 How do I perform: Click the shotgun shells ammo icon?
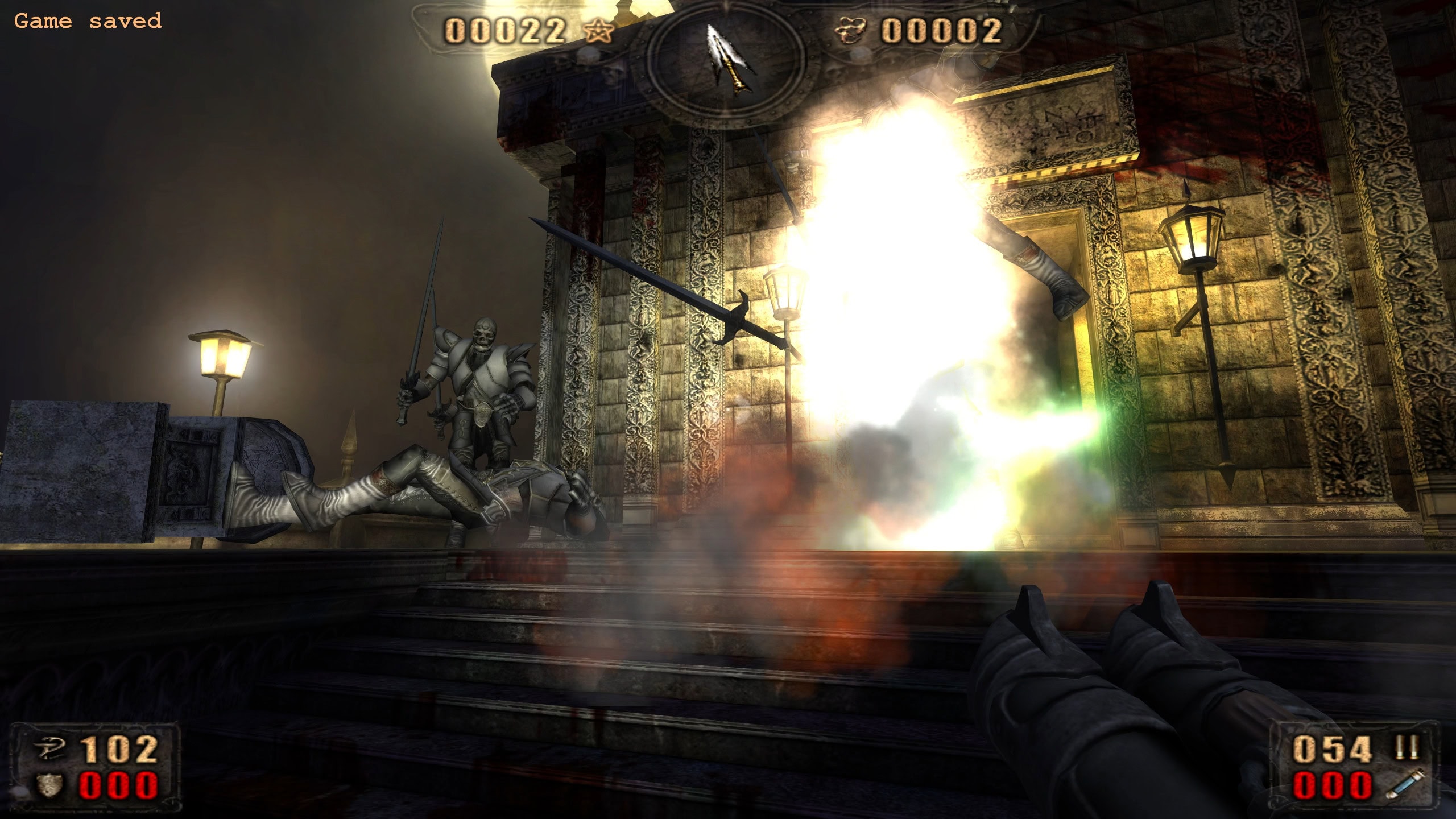pos(1407,747)
